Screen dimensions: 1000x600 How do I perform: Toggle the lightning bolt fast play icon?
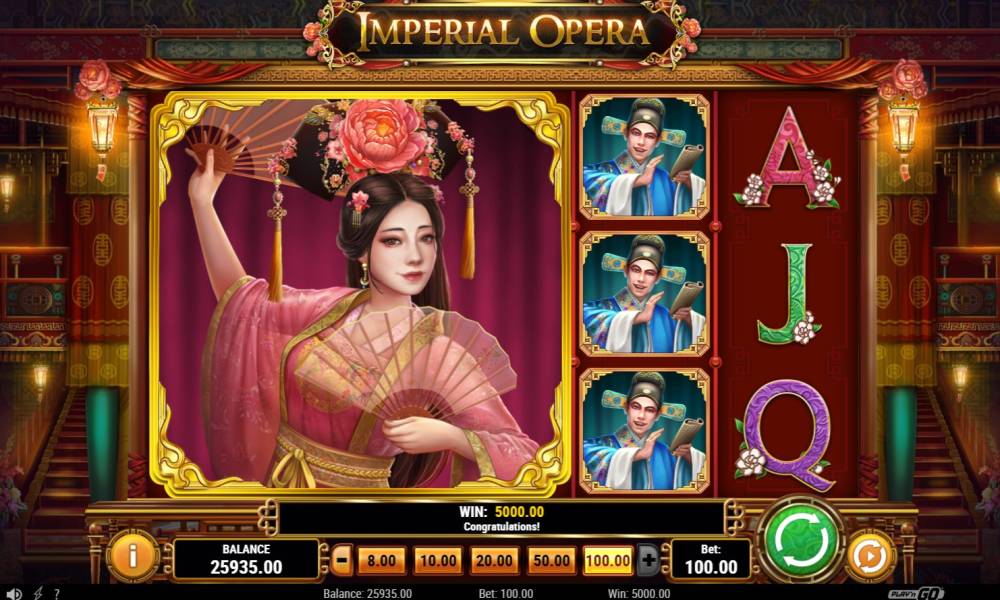coord(38,593)
